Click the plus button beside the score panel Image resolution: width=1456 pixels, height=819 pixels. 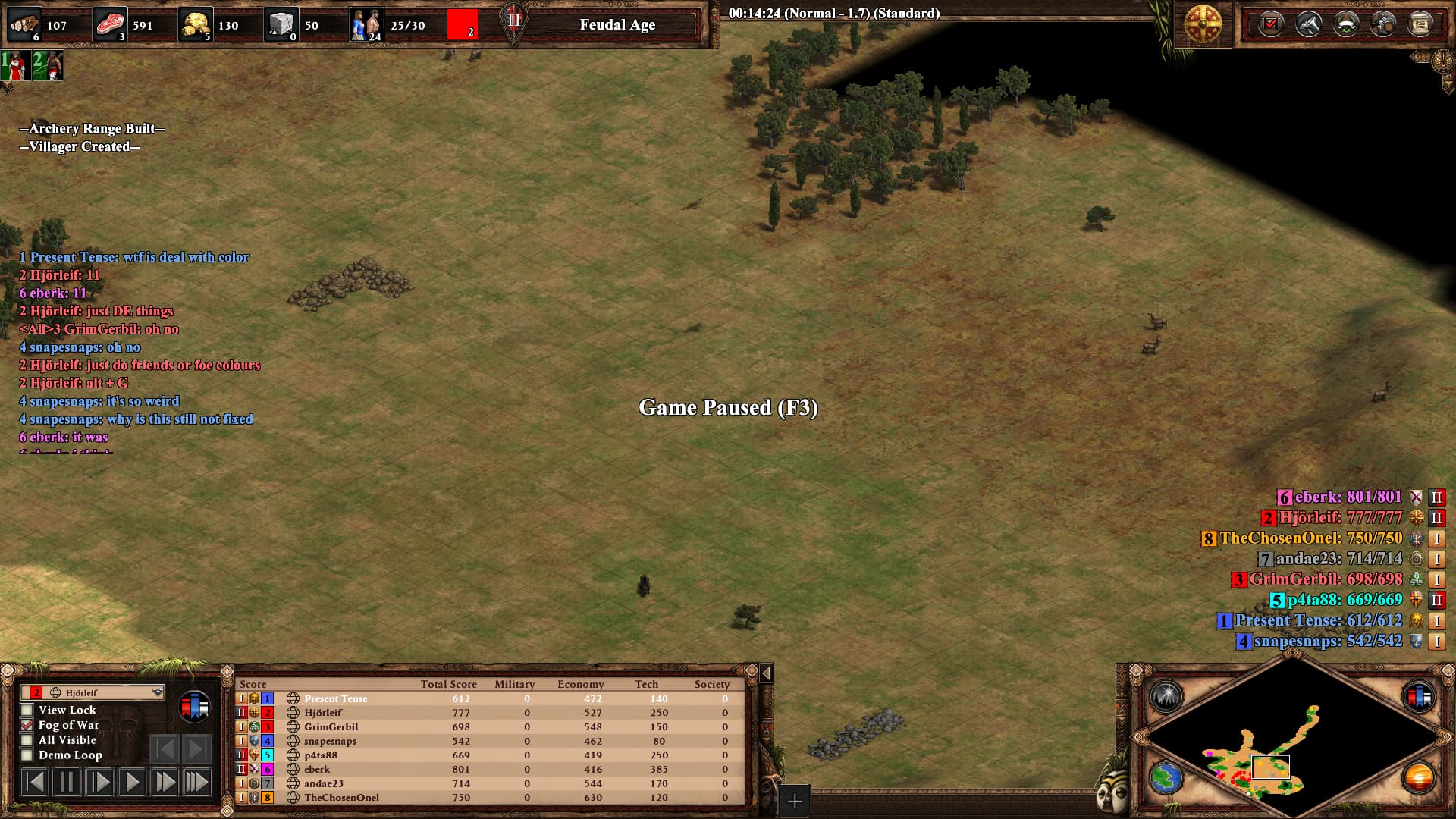[x=794, y=801]
